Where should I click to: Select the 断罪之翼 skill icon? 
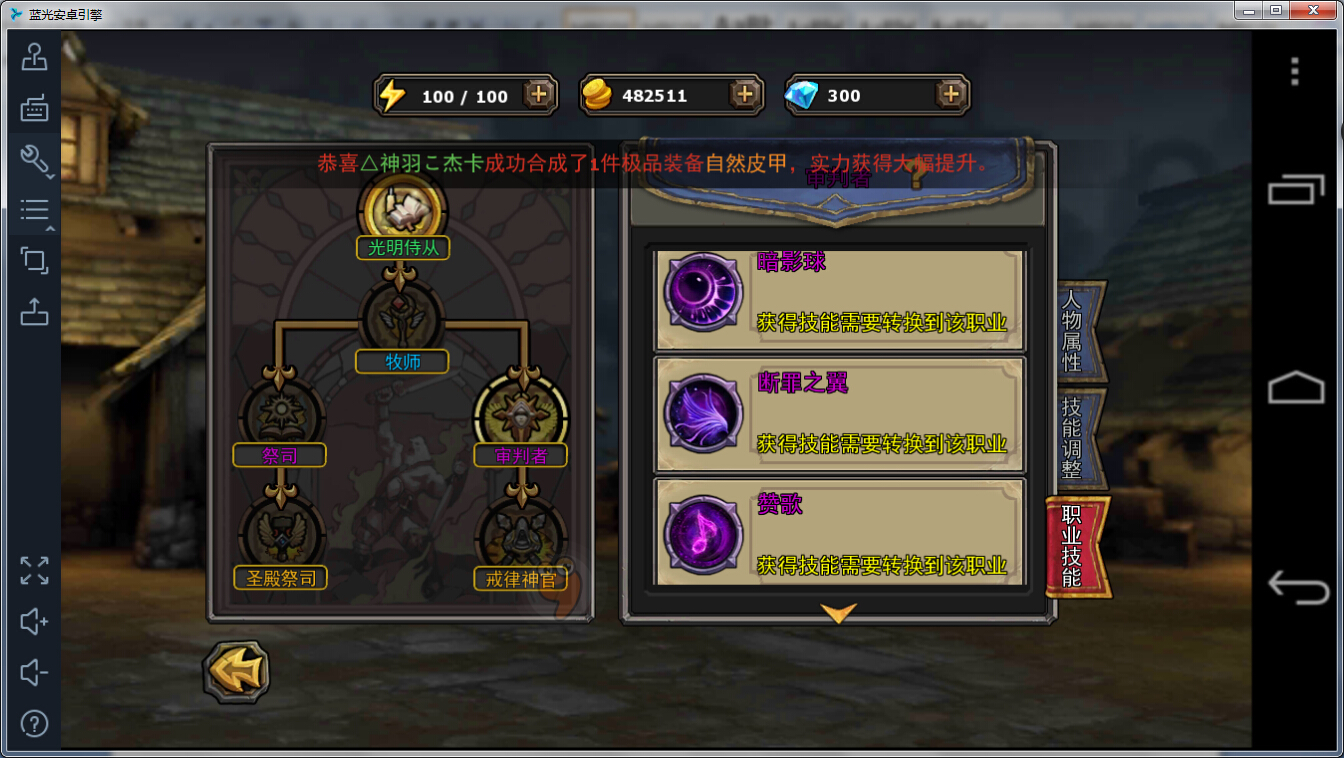(x=702, y=412)
